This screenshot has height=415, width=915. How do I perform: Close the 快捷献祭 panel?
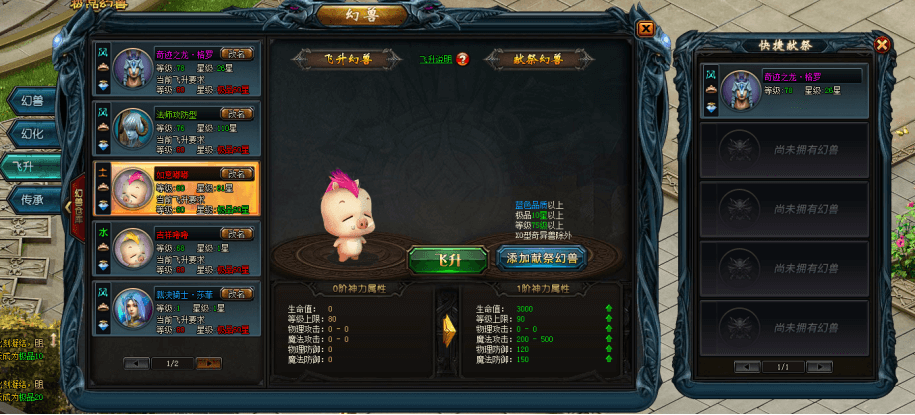point(881,45)
